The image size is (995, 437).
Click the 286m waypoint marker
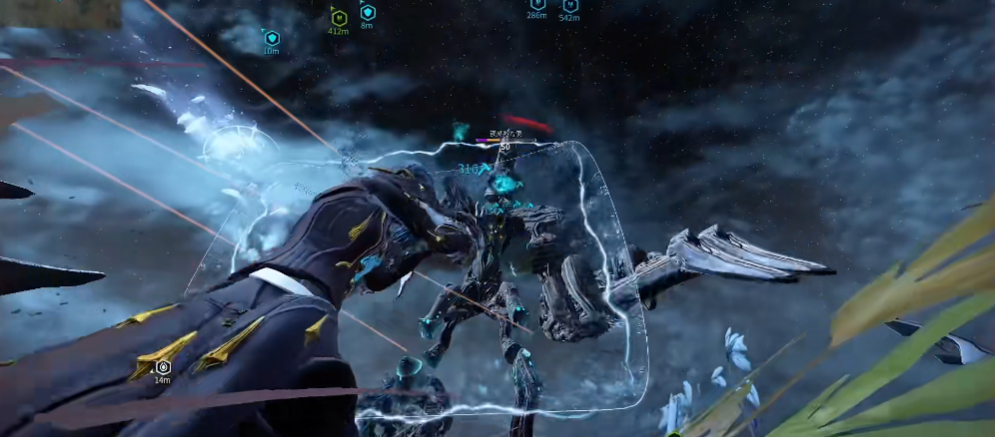(537, 5)
